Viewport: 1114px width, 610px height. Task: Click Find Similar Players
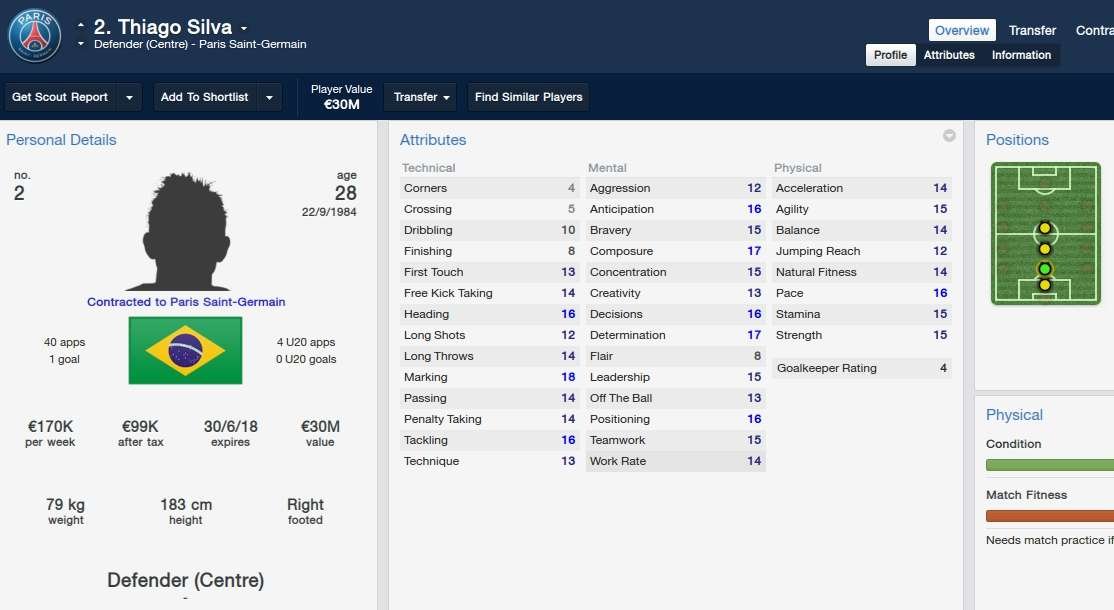click(x=528, y=97)
